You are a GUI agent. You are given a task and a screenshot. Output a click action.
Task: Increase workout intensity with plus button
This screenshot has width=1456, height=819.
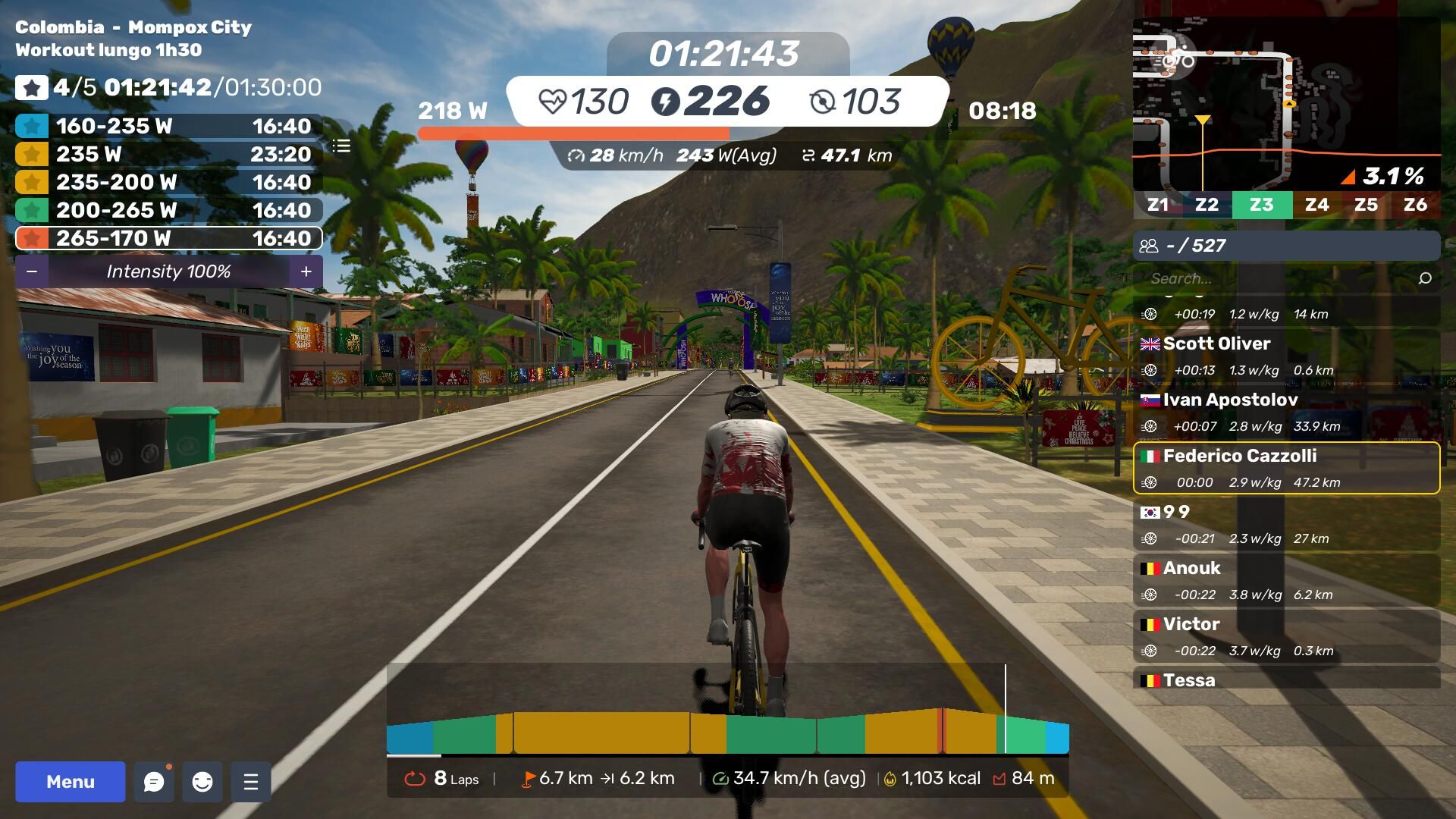point(306,271)
